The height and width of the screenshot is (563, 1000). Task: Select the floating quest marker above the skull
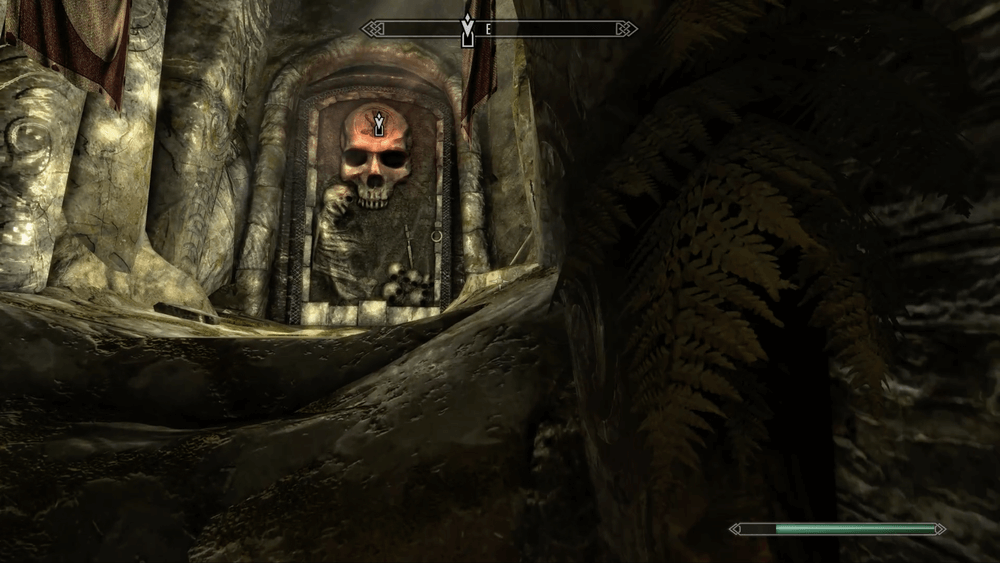coord(379,124)
